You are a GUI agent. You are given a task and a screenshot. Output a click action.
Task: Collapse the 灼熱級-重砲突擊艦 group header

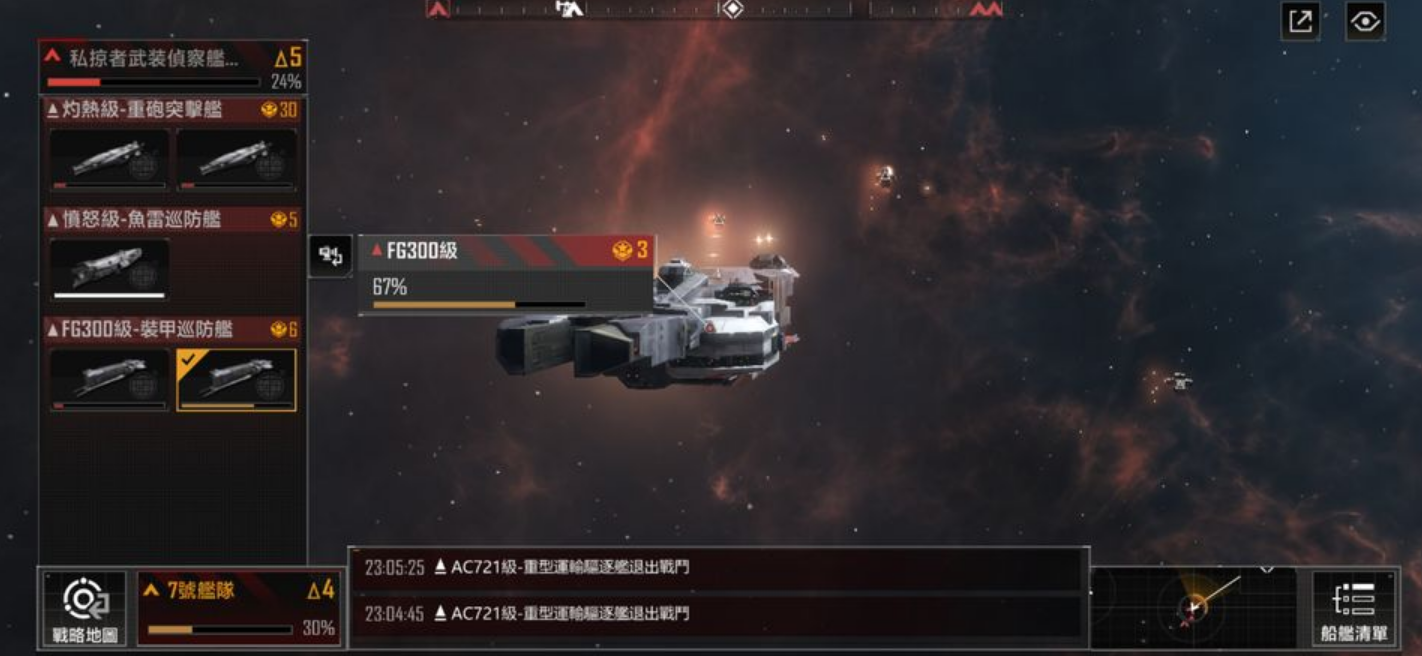pos(172,109)
